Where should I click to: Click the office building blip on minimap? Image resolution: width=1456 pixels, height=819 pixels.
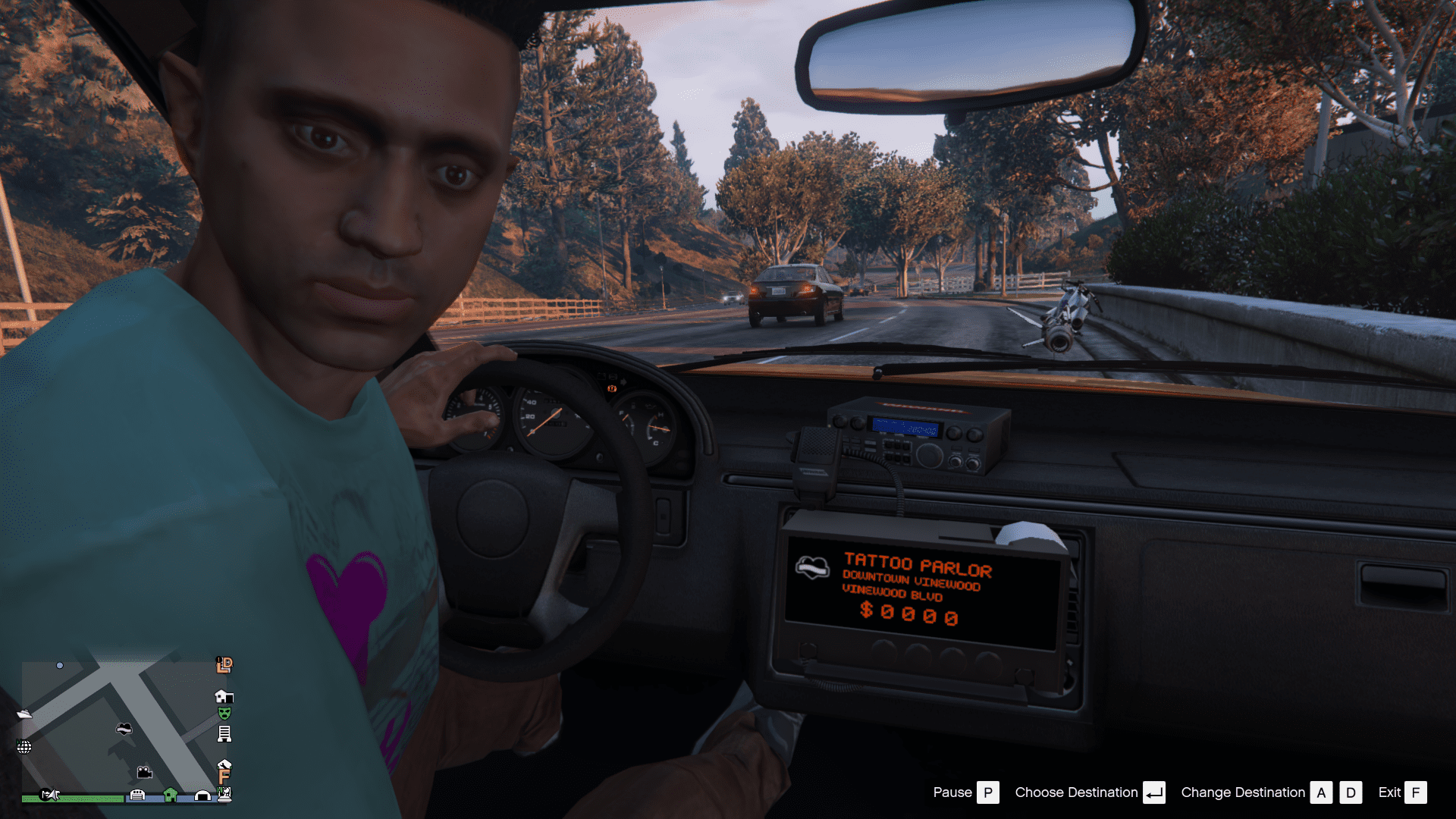coord(224,733)
